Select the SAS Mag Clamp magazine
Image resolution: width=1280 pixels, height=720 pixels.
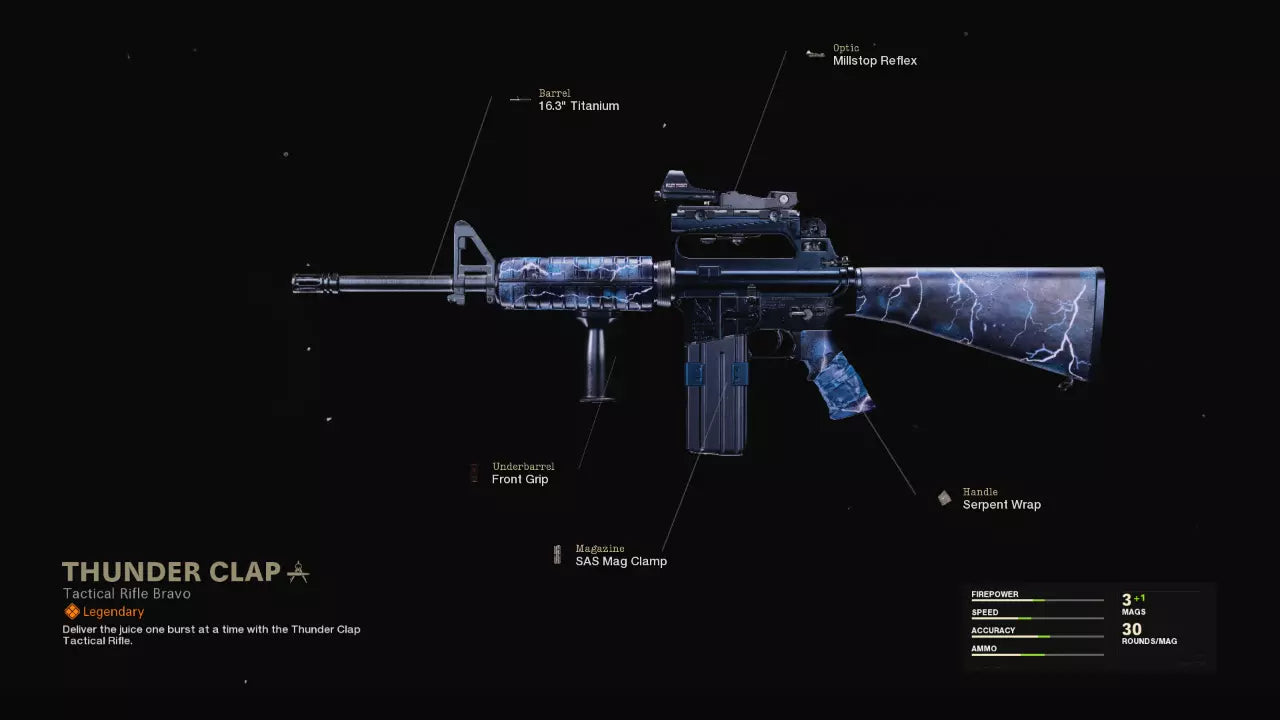(x=620, y=561)
